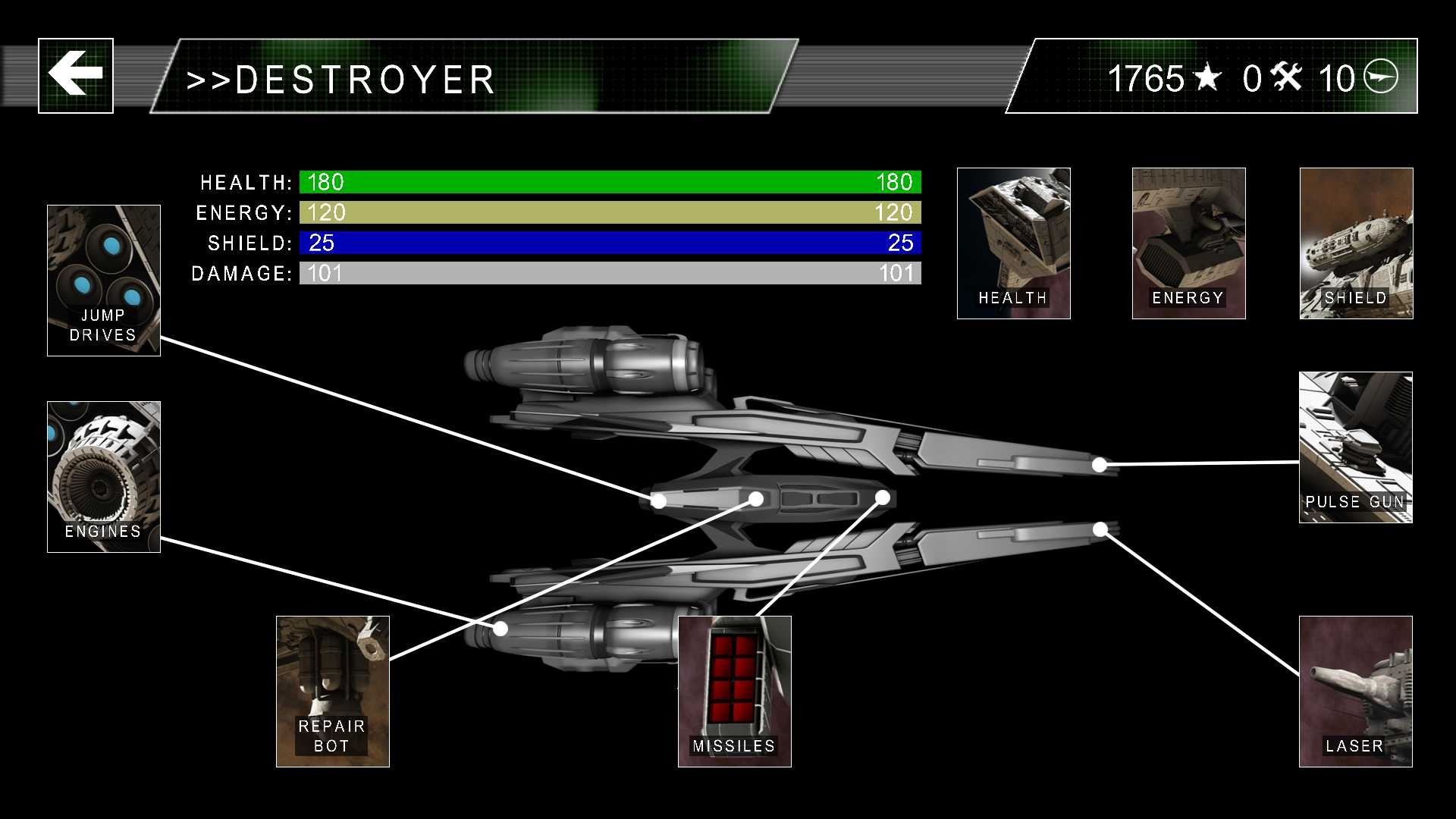Open the Missiles upgrade tile
The width and height of the screenshot is (1456, 819).
[734, 691]
